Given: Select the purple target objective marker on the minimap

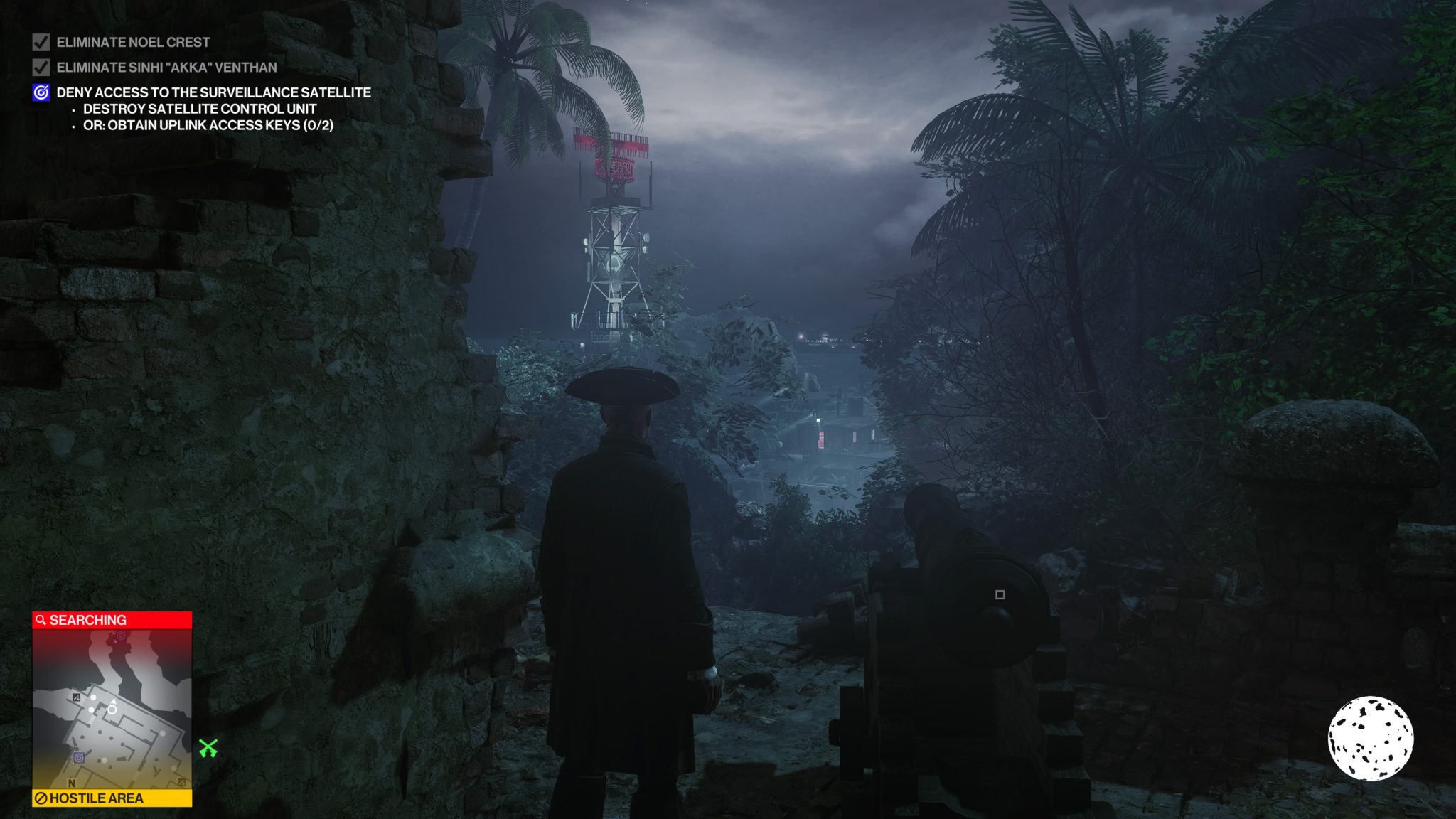Looking at the screenshot, I should pyautogui.click(x=79, y=757).
